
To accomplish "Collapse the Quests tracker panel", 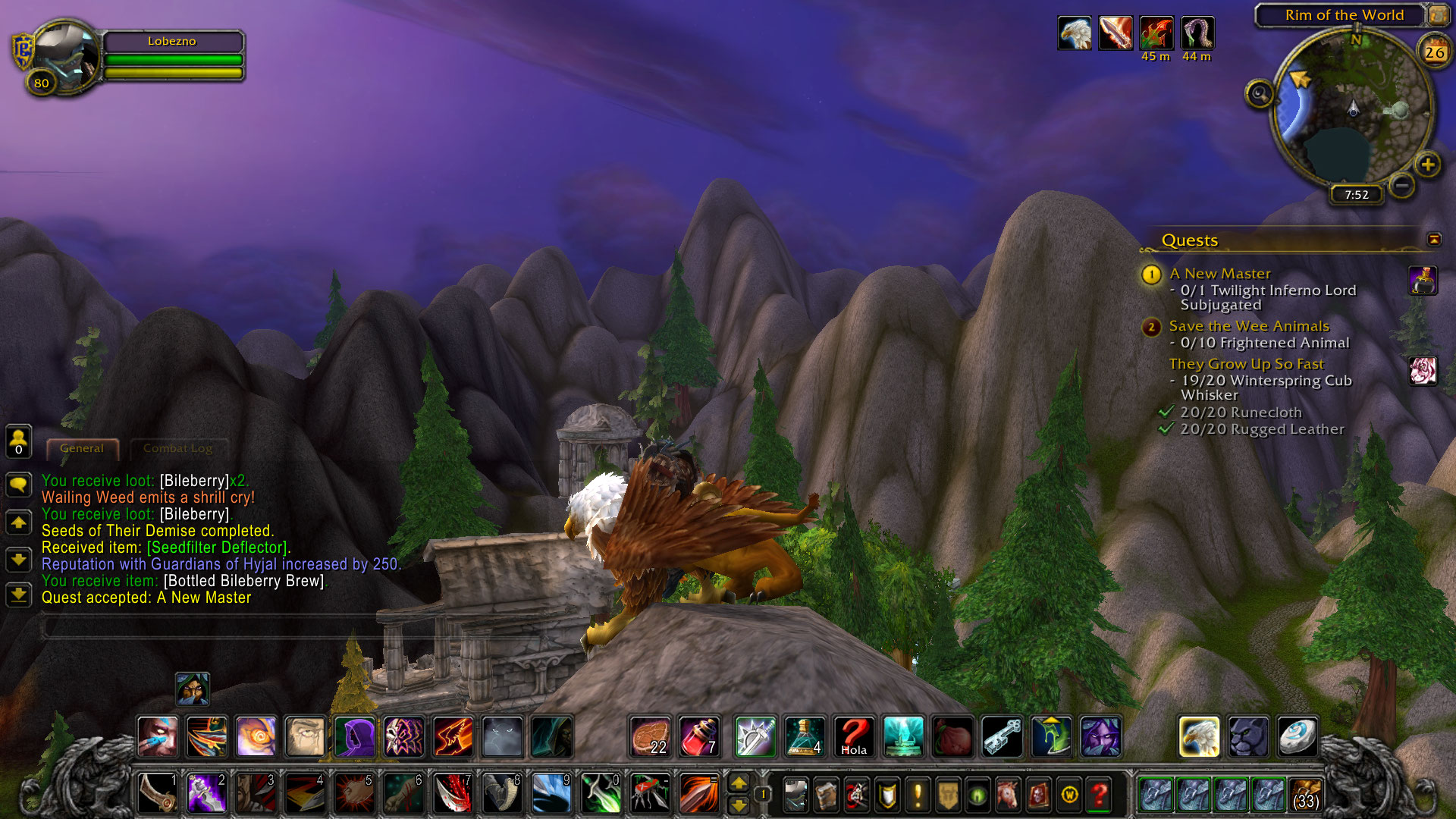I will 1433,240.
